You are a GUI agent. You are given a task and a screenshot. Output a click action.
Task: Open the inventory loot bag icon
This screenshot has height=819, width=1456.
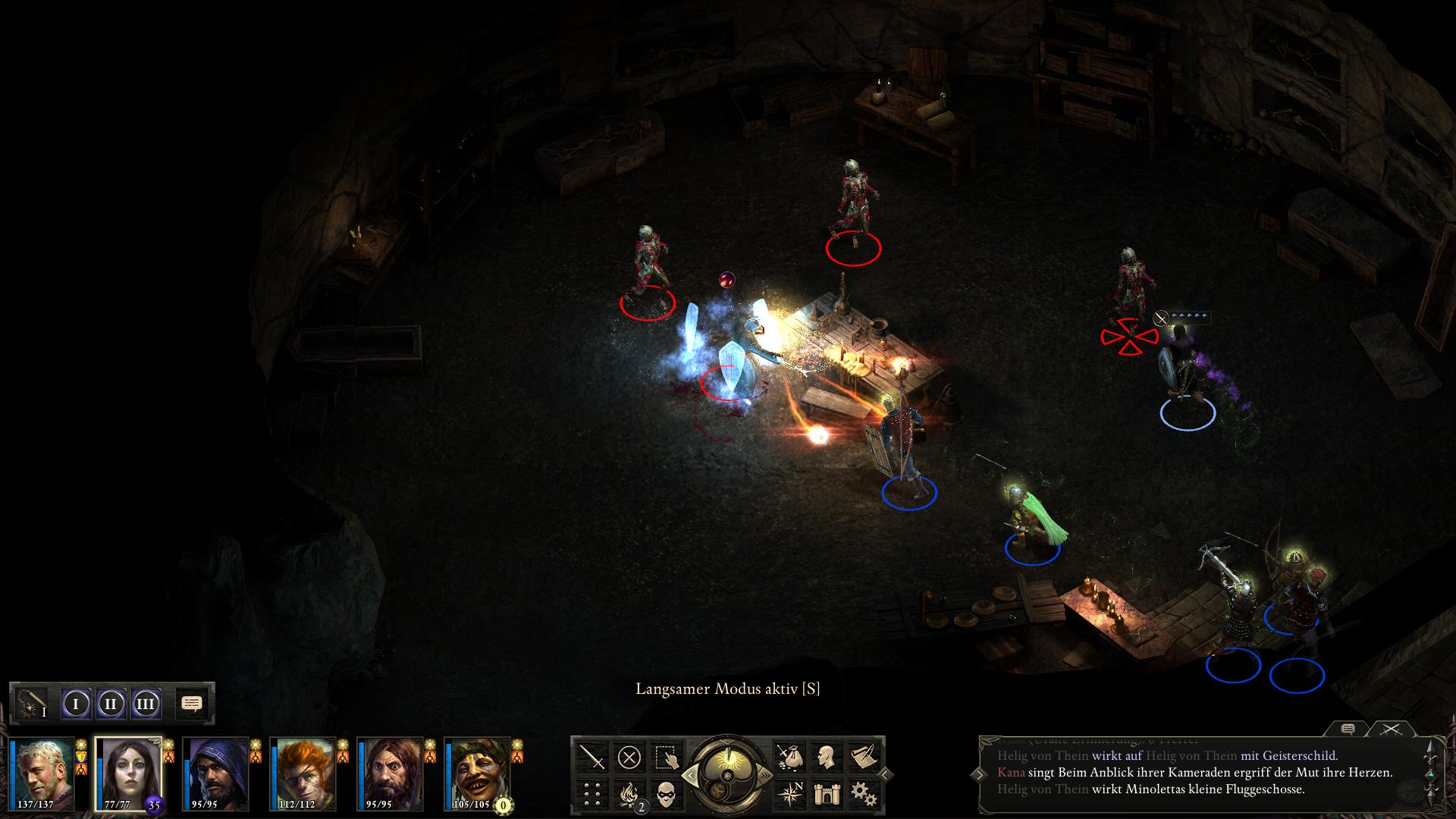tap(789, 757)
